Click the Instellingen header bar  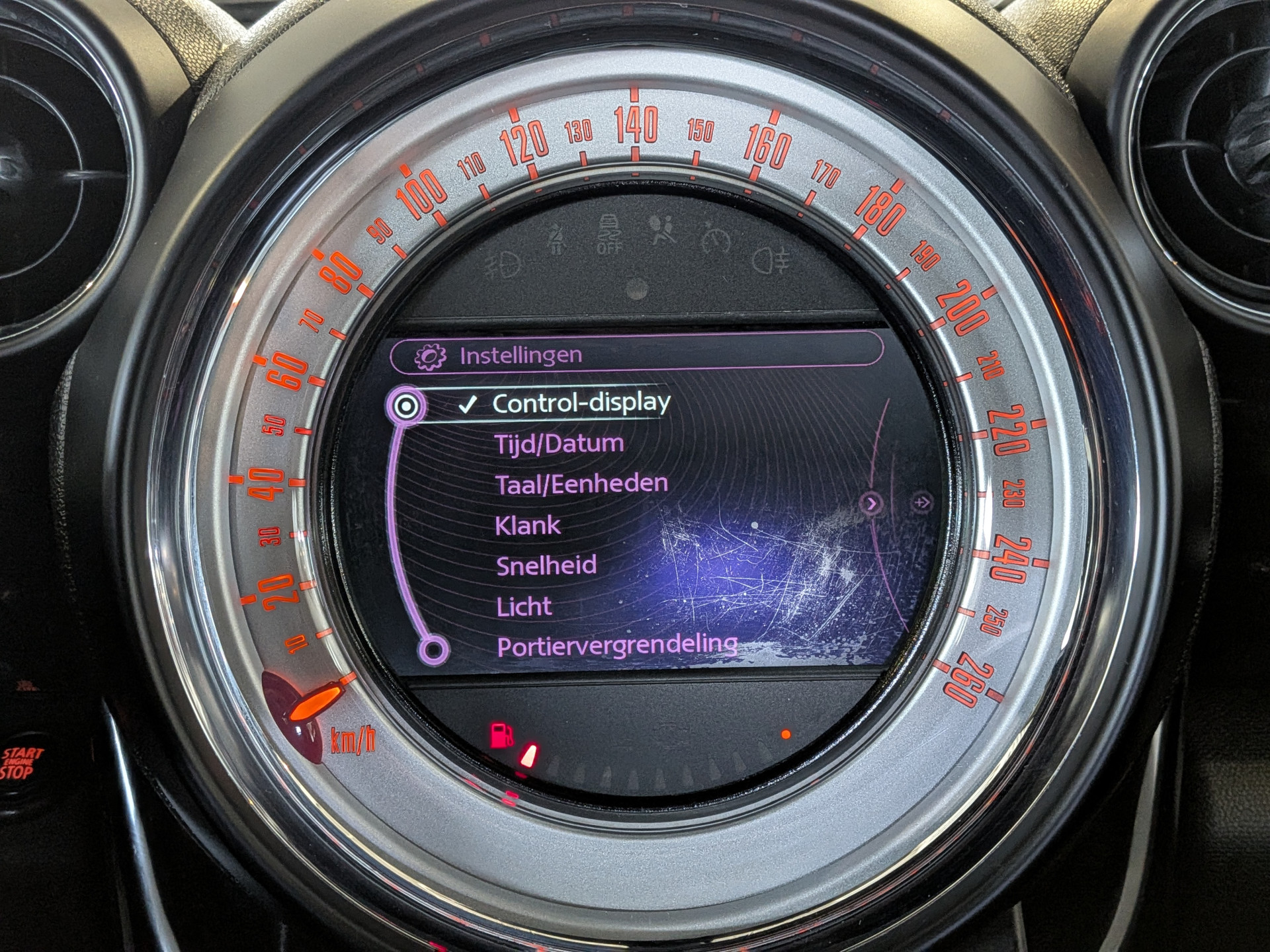pyautogui.click(x=635, y=355)
